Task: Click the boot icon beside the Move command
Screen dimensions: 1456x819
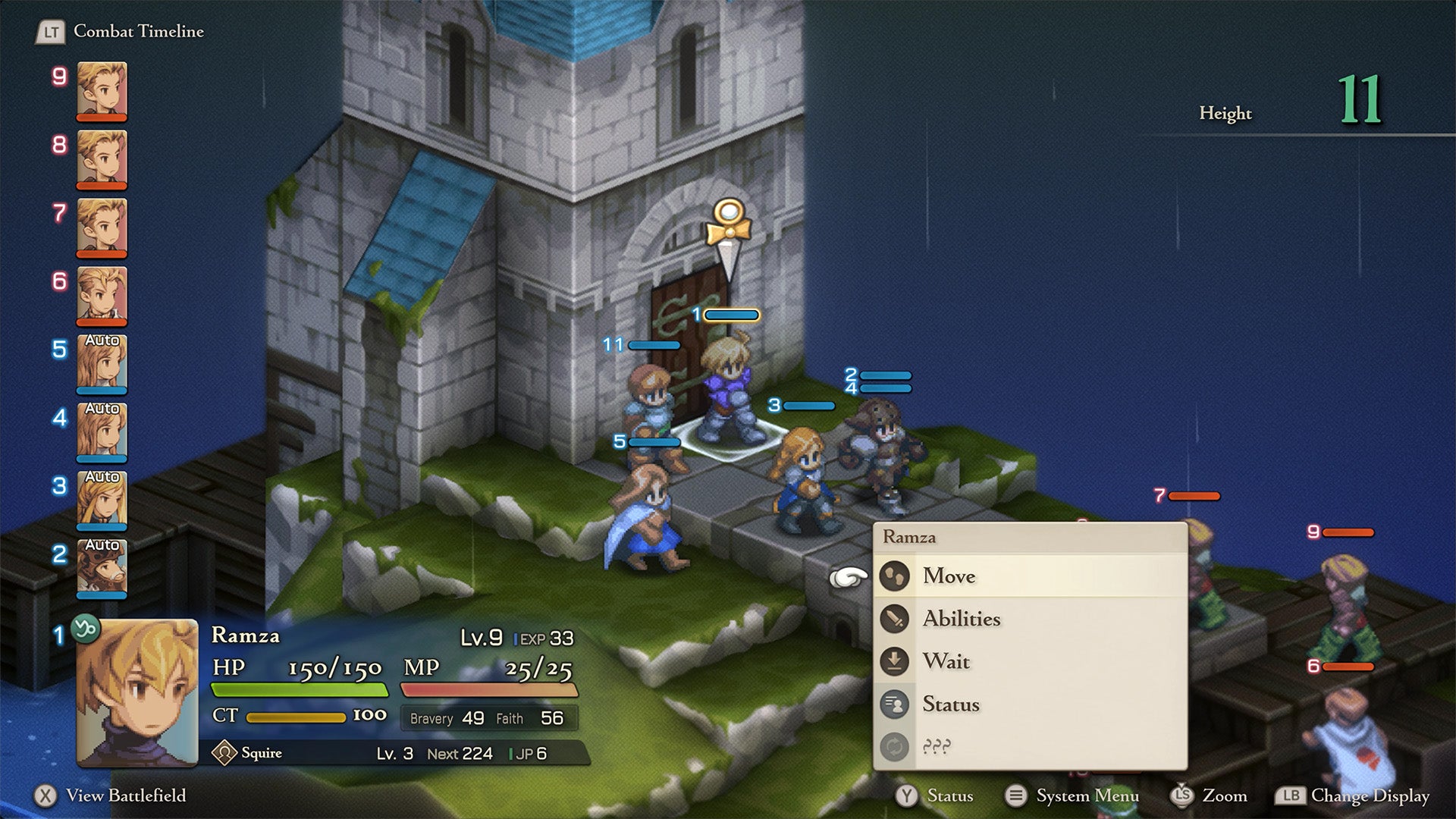Action: pos(895,576)
